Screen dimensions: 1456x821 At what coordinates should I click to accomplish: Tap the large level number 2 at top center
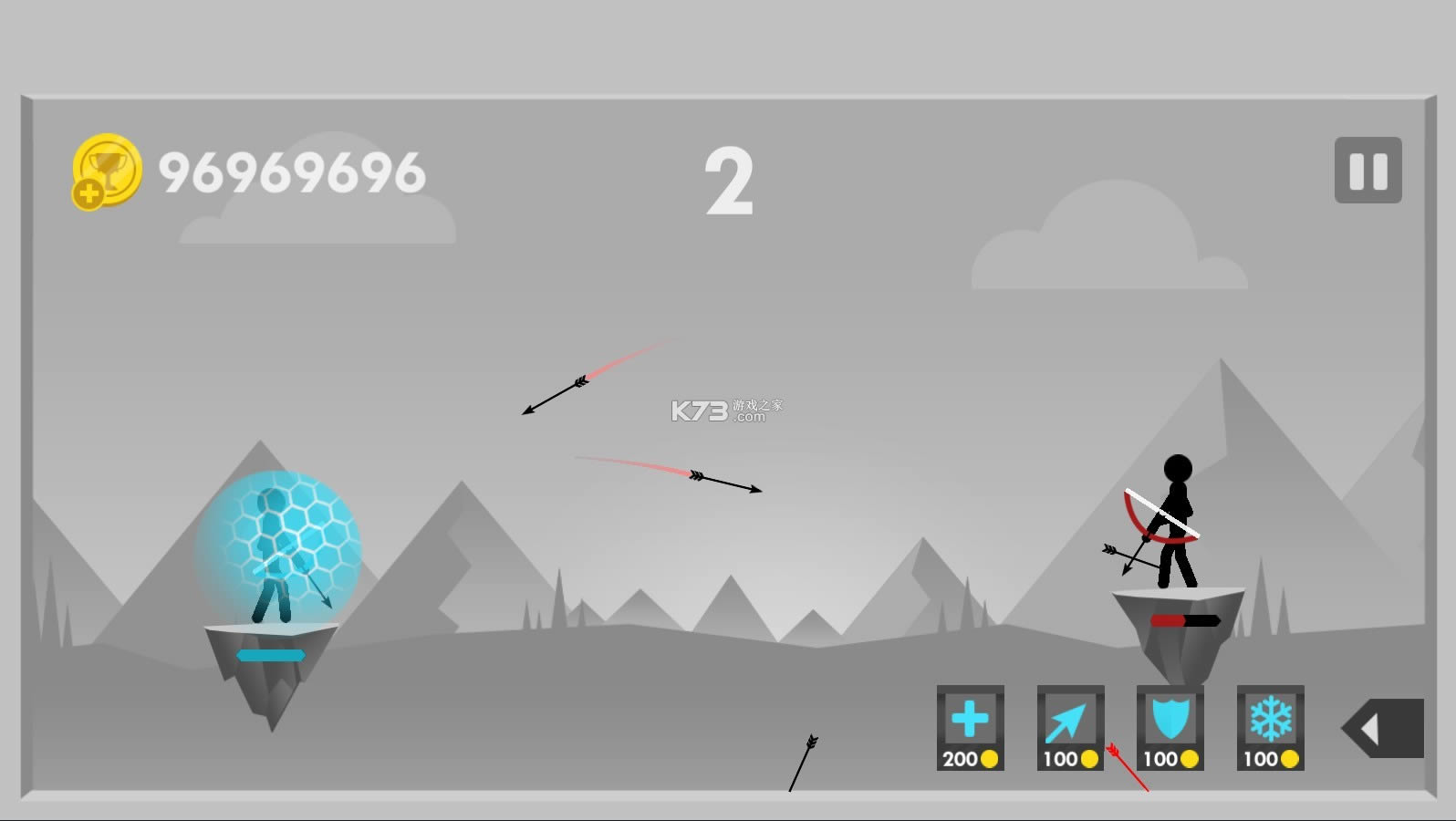coord(728,182)
